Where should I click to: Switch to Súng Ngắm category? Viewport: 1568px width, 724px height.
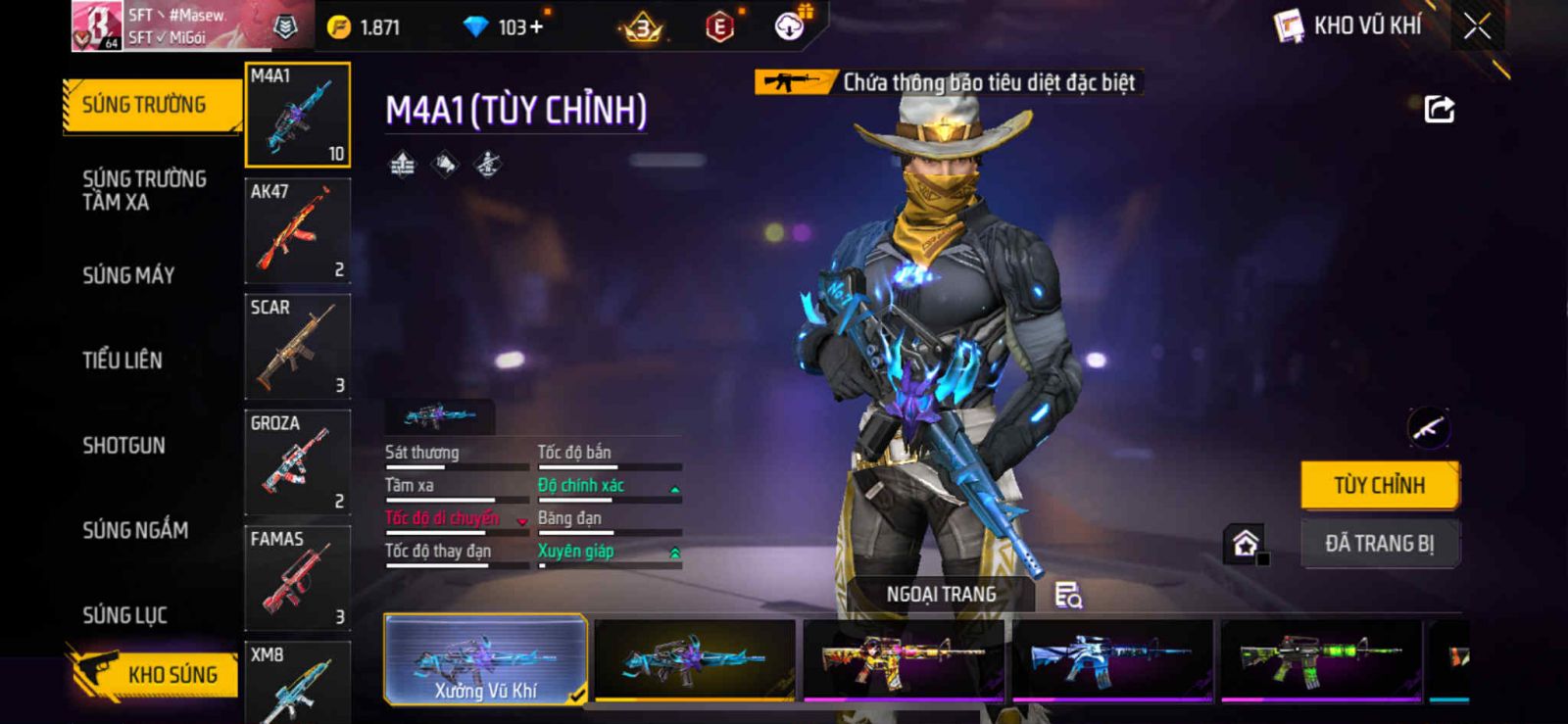point(135,530)
